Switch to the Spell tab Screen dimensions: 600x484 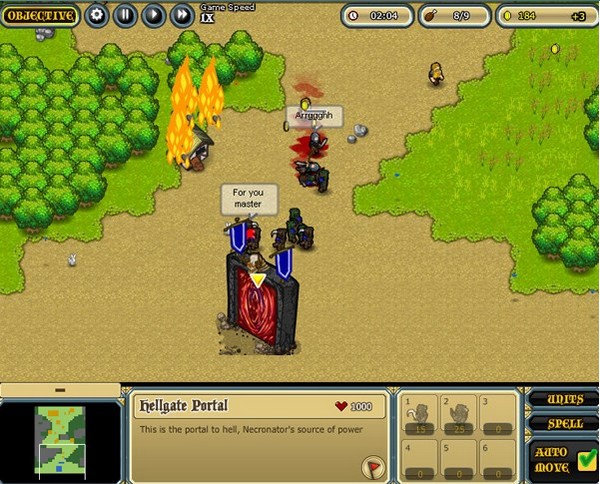tap(561, 423)
